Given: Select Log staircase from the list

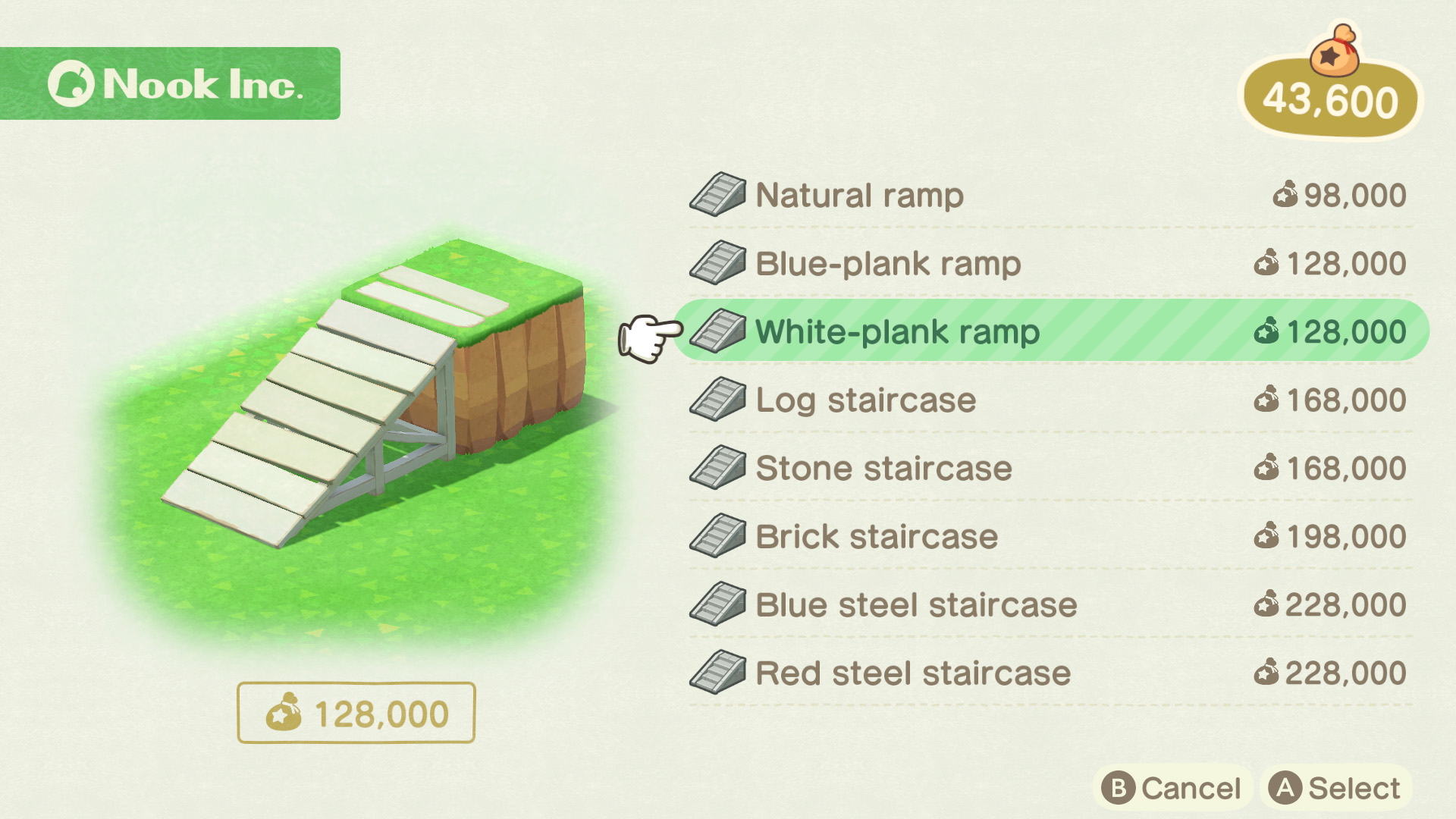Looking at the screenshot, I should pyautogui.click(x=865, y=400).
